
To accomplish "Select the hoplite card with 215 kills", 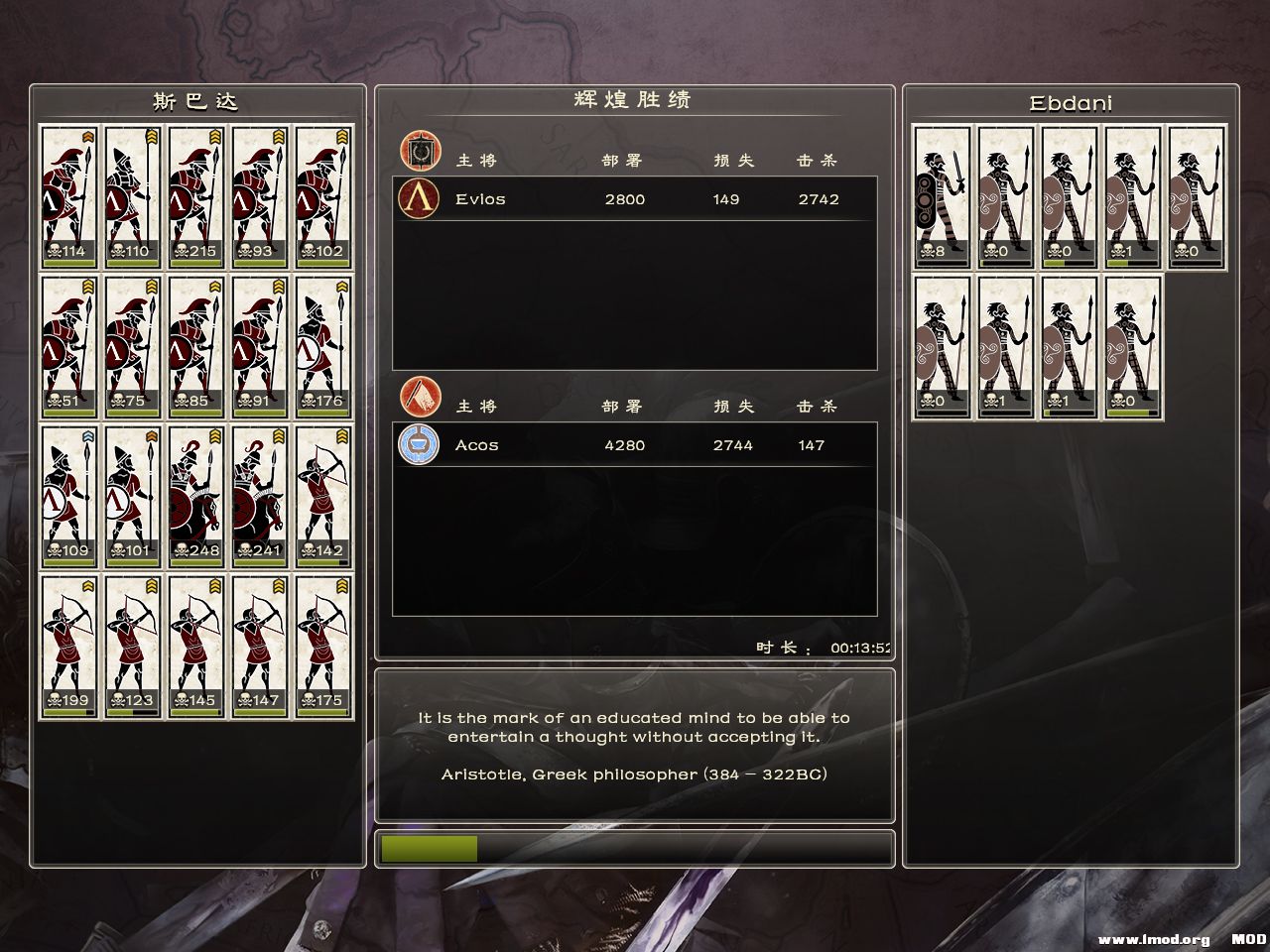I will pyautogui.click(x=196, y=196).
